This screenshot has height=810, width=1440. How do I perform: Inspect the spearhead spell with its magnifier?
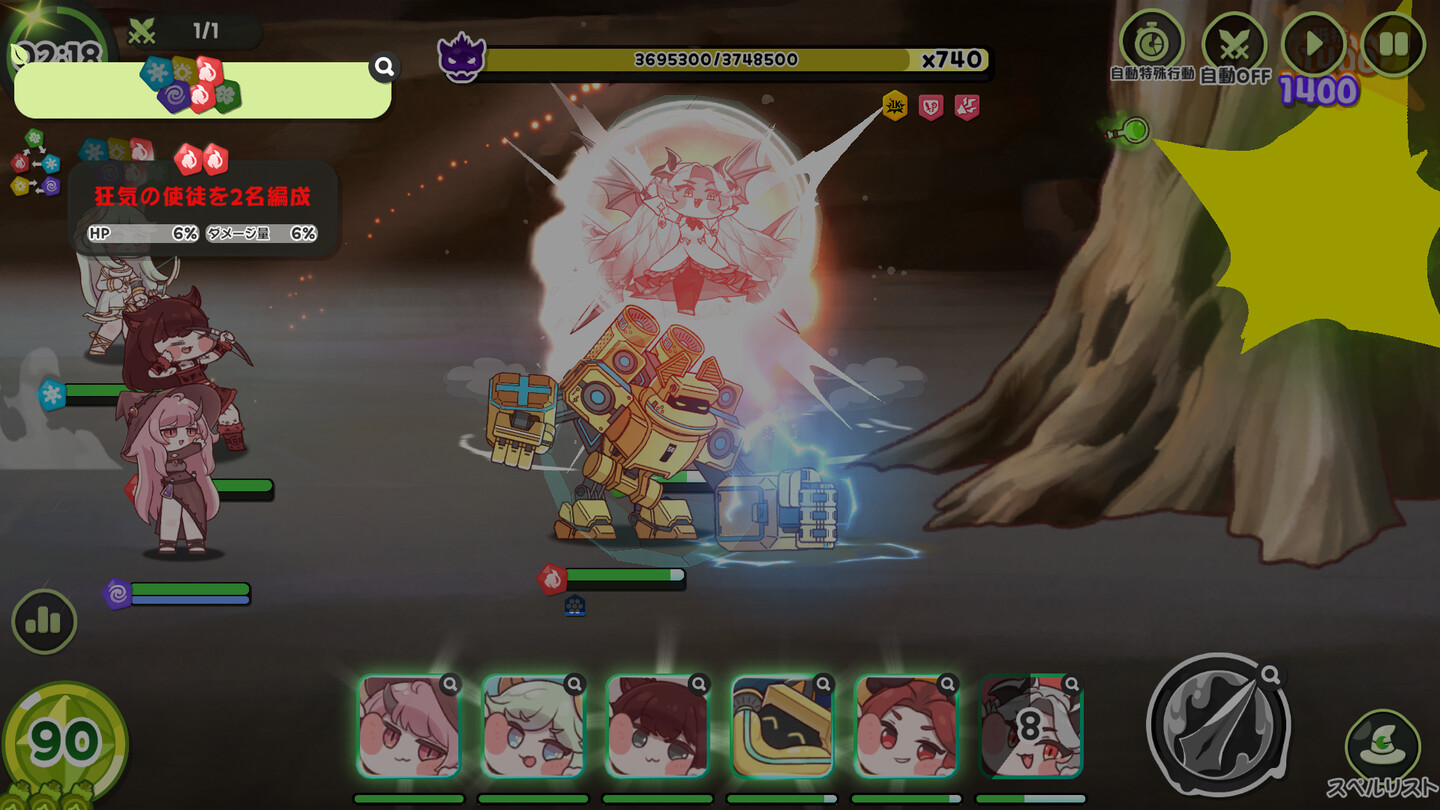click(x=1271, y=675)
